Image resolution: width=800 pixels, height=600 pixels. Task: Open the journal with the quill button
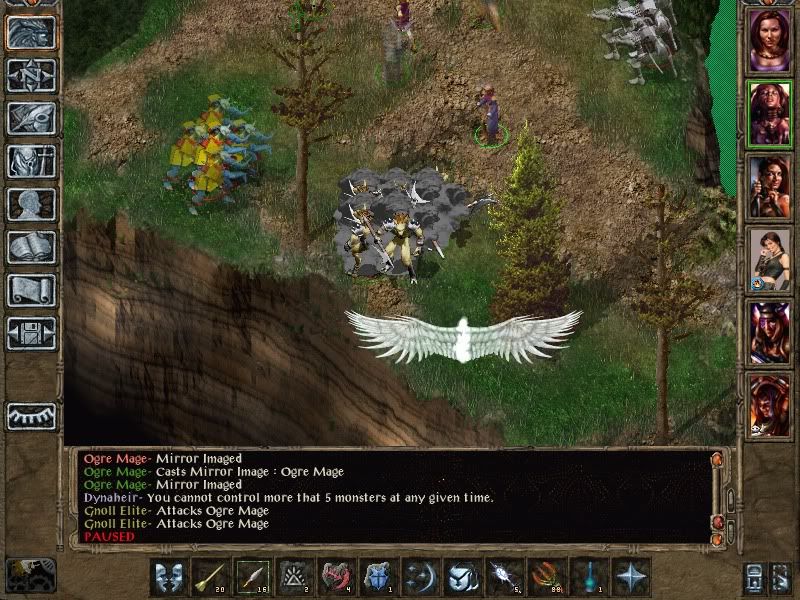coord(31,118)
